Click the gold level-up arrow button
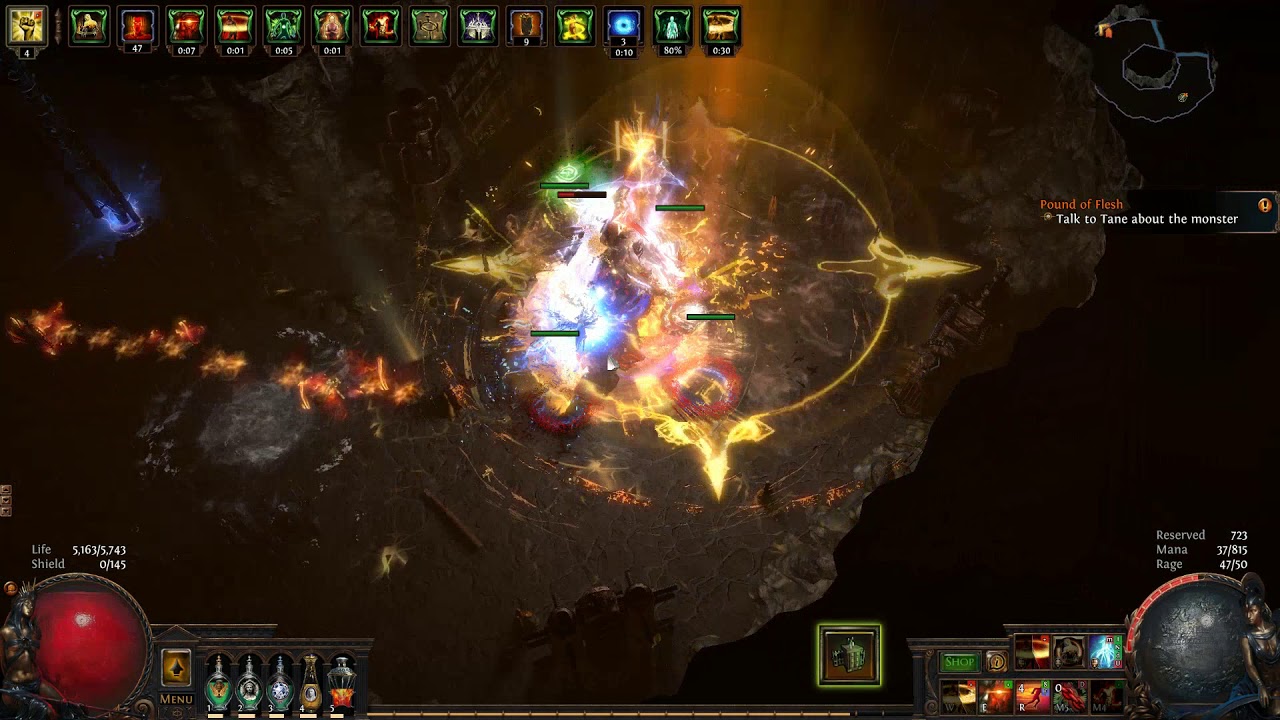Screen dimensions: 1280x720 pyautogui.click(x=176, y=667)
